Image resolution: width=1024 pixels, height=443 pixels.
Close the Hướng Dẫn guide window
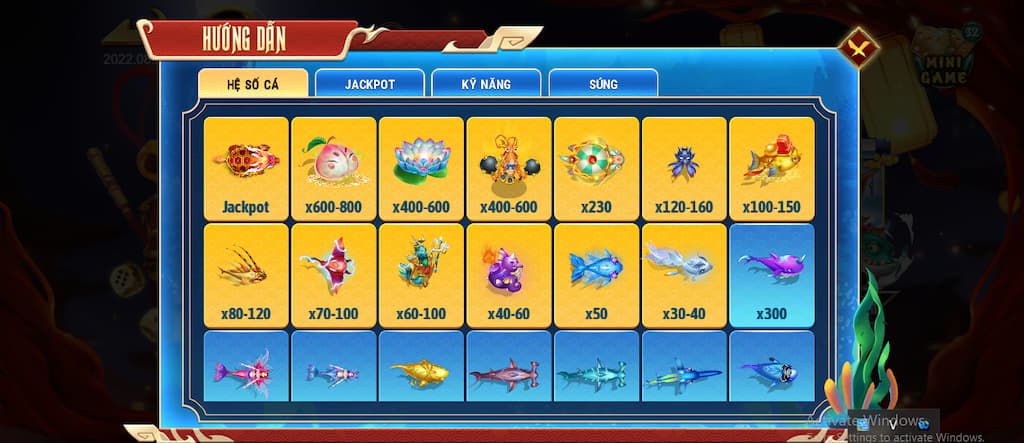[858, 46]
